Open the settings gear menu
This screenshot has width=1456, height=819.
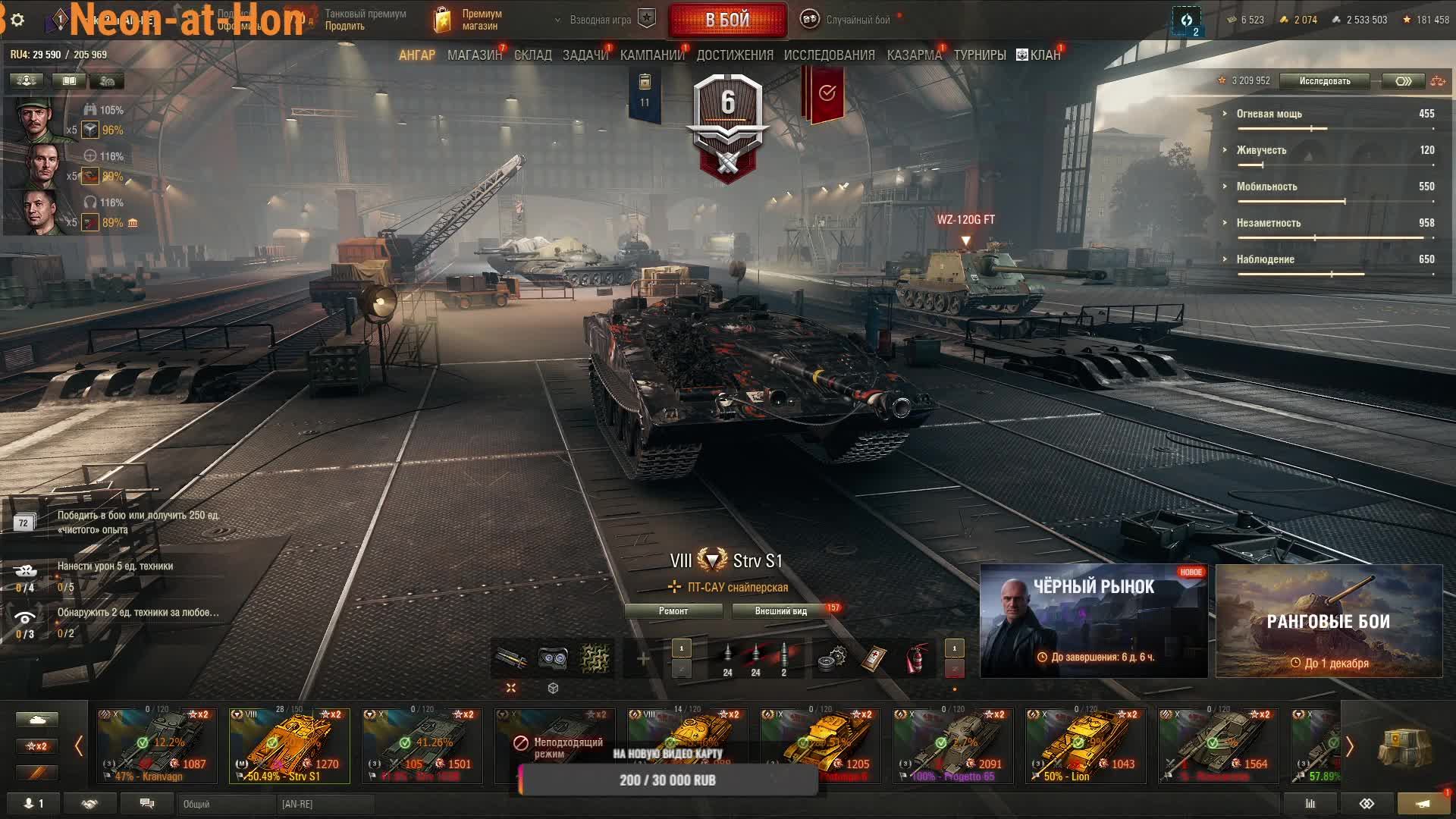click(17, 20)
